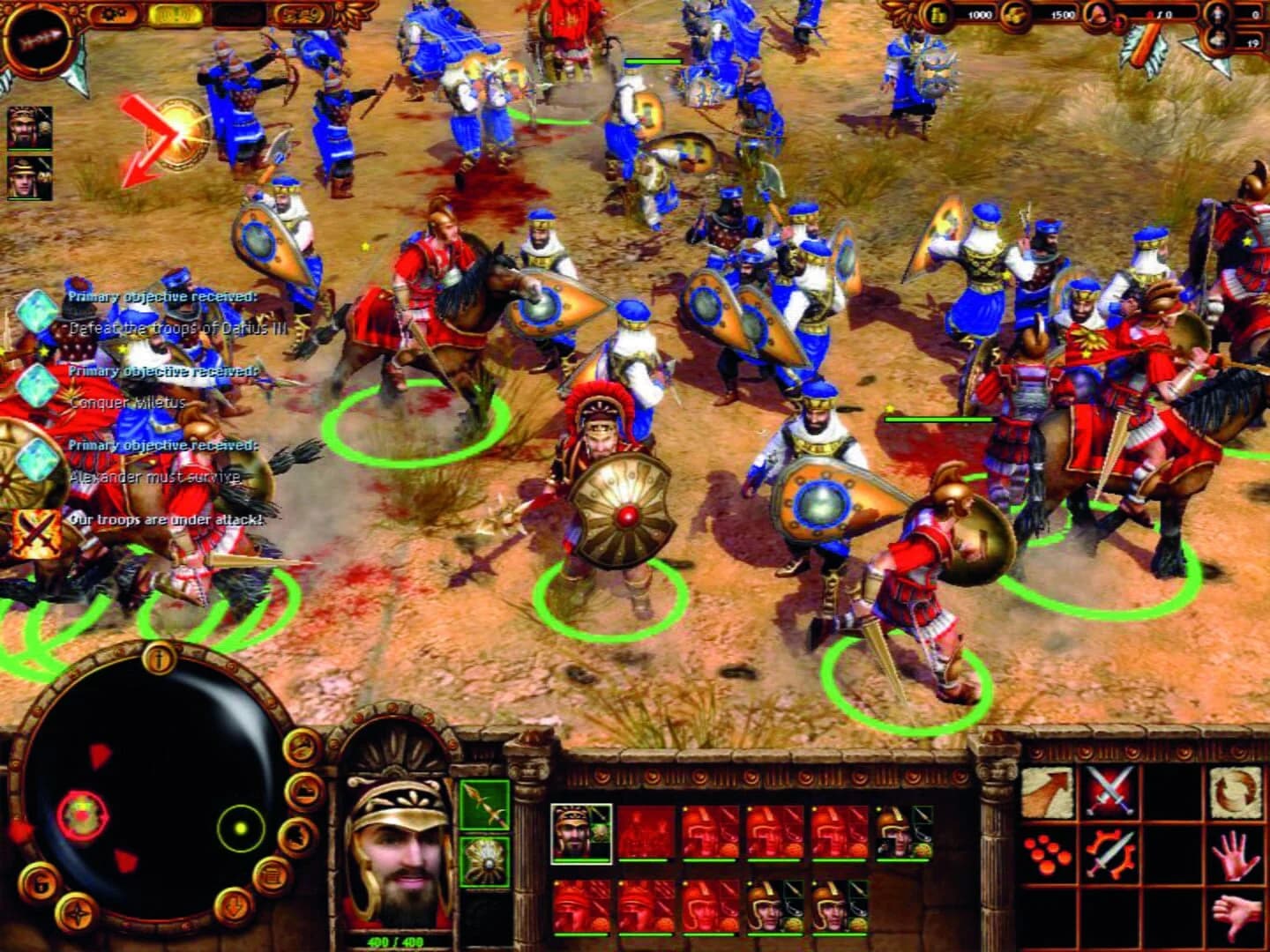Image resolution: width=1270 pixels, height=952 pixels.
Task: Click the red dots formation command icon
Action: click(x=1047, y=854)
